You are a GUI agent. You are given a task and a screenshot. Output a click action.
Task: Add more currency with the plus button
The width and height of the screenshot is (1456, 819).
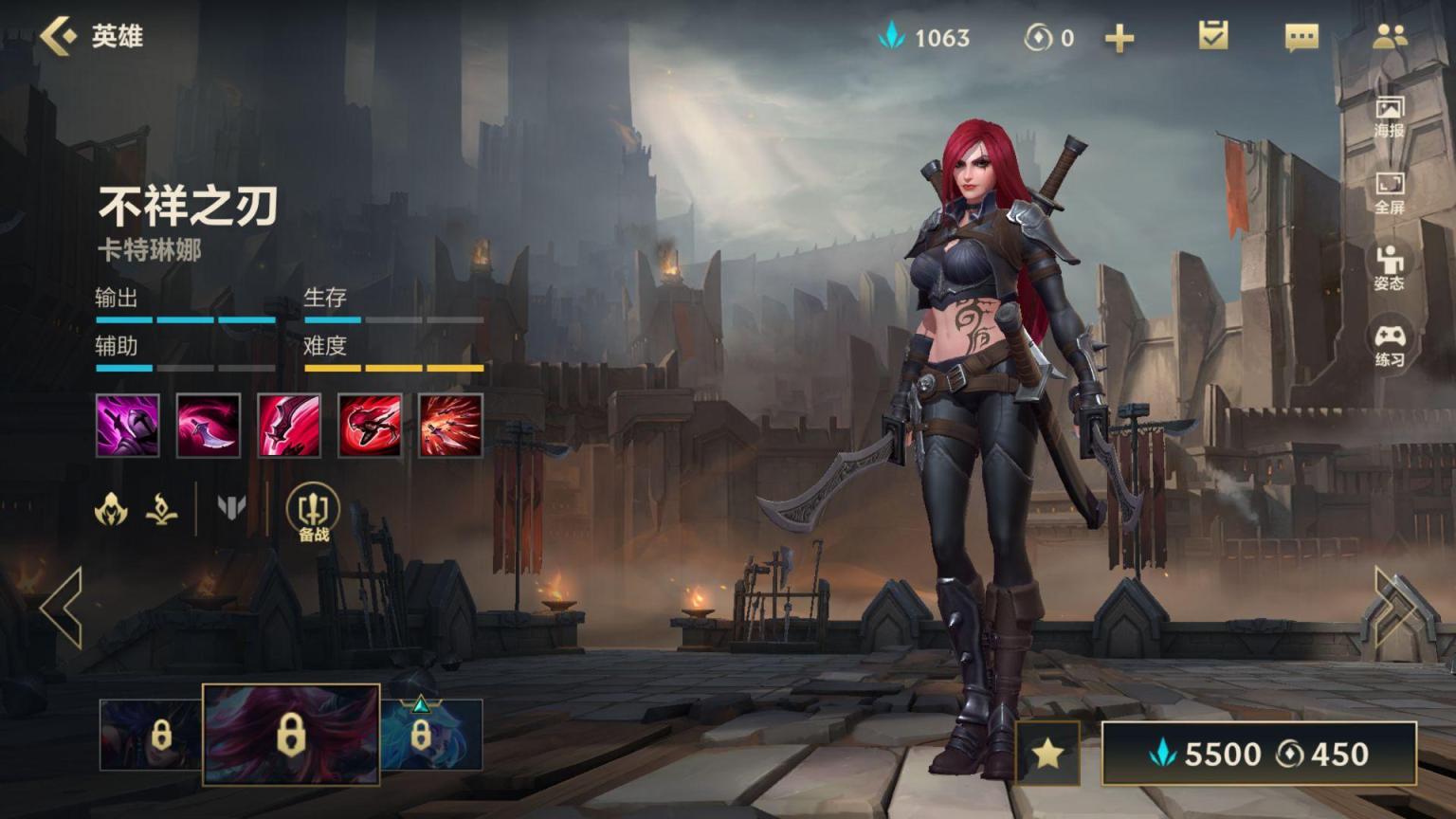(x=1119, y=38)
